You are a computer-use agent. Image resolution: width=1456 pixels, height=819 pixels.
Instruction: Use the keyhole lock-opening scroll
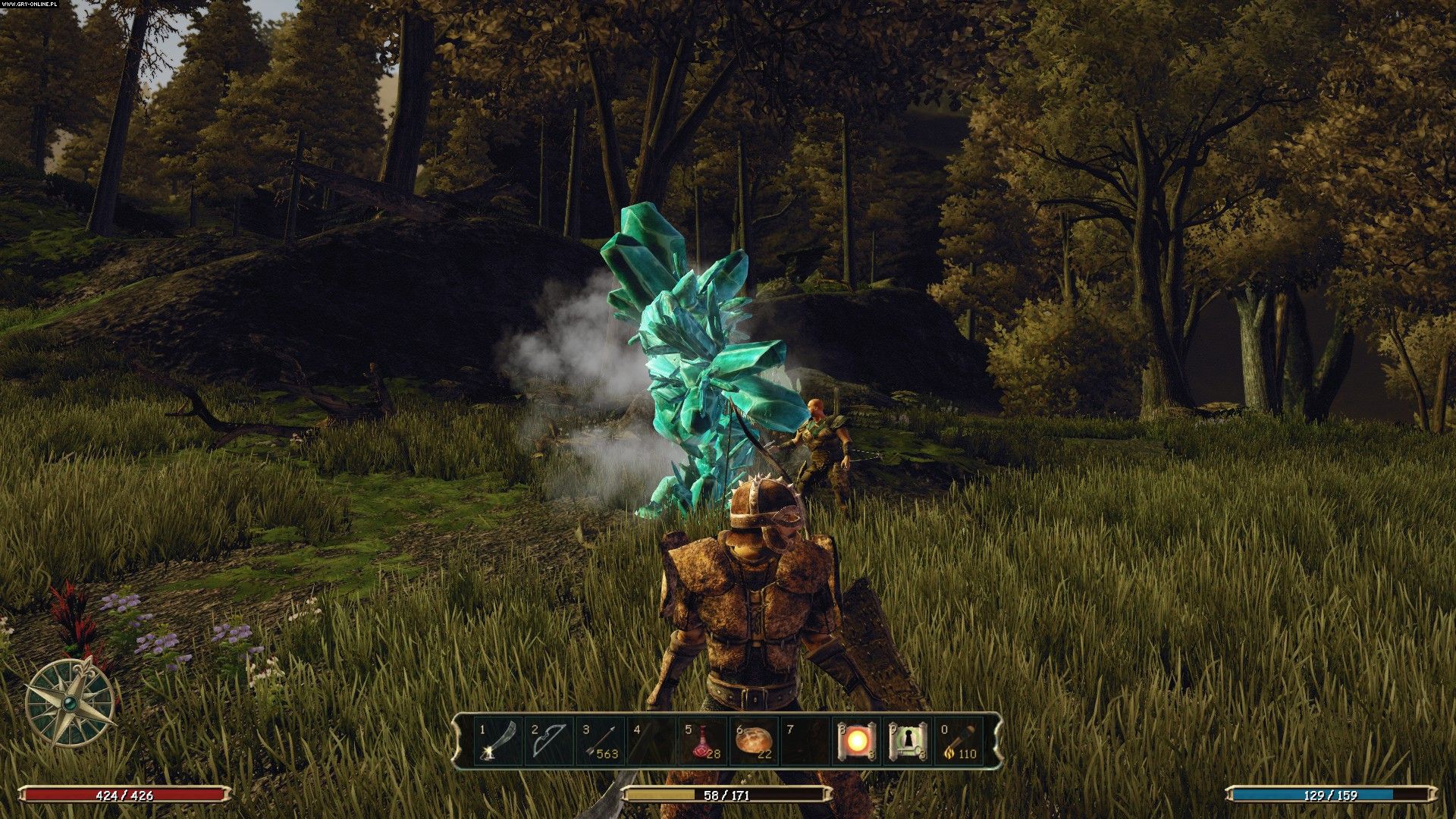(908, 742)
